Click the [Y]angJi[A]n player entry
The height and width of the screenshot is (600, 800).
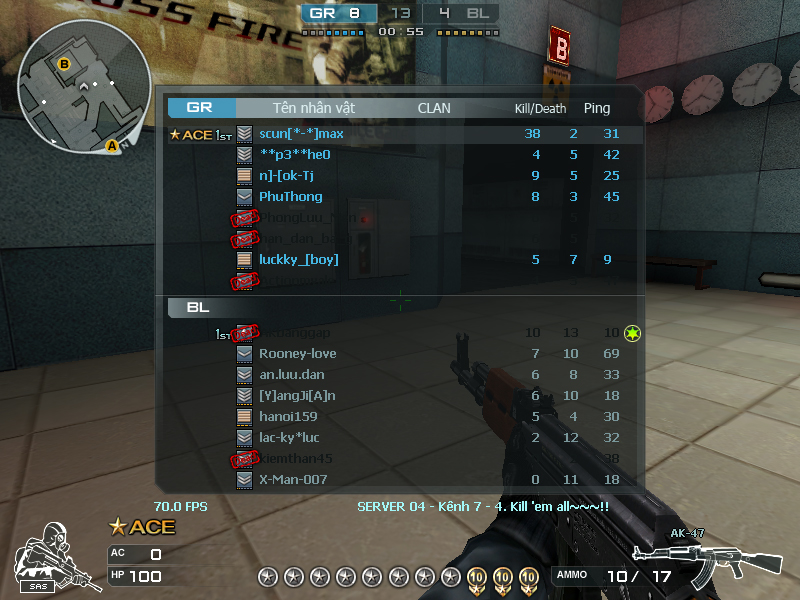pos(297,396)
